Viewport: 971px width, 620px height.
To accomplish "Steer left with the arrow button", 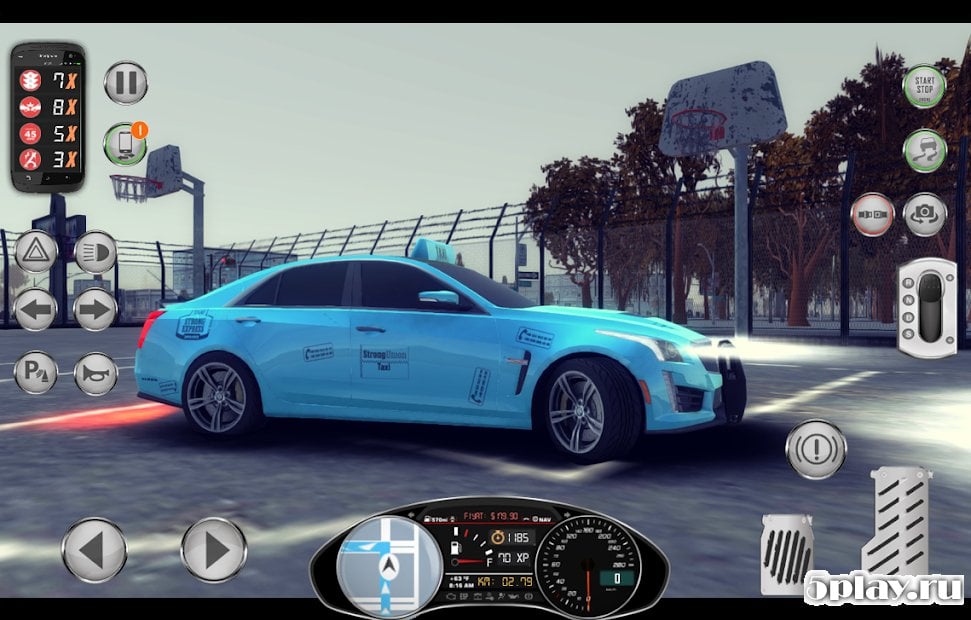I will coord(94,549).
